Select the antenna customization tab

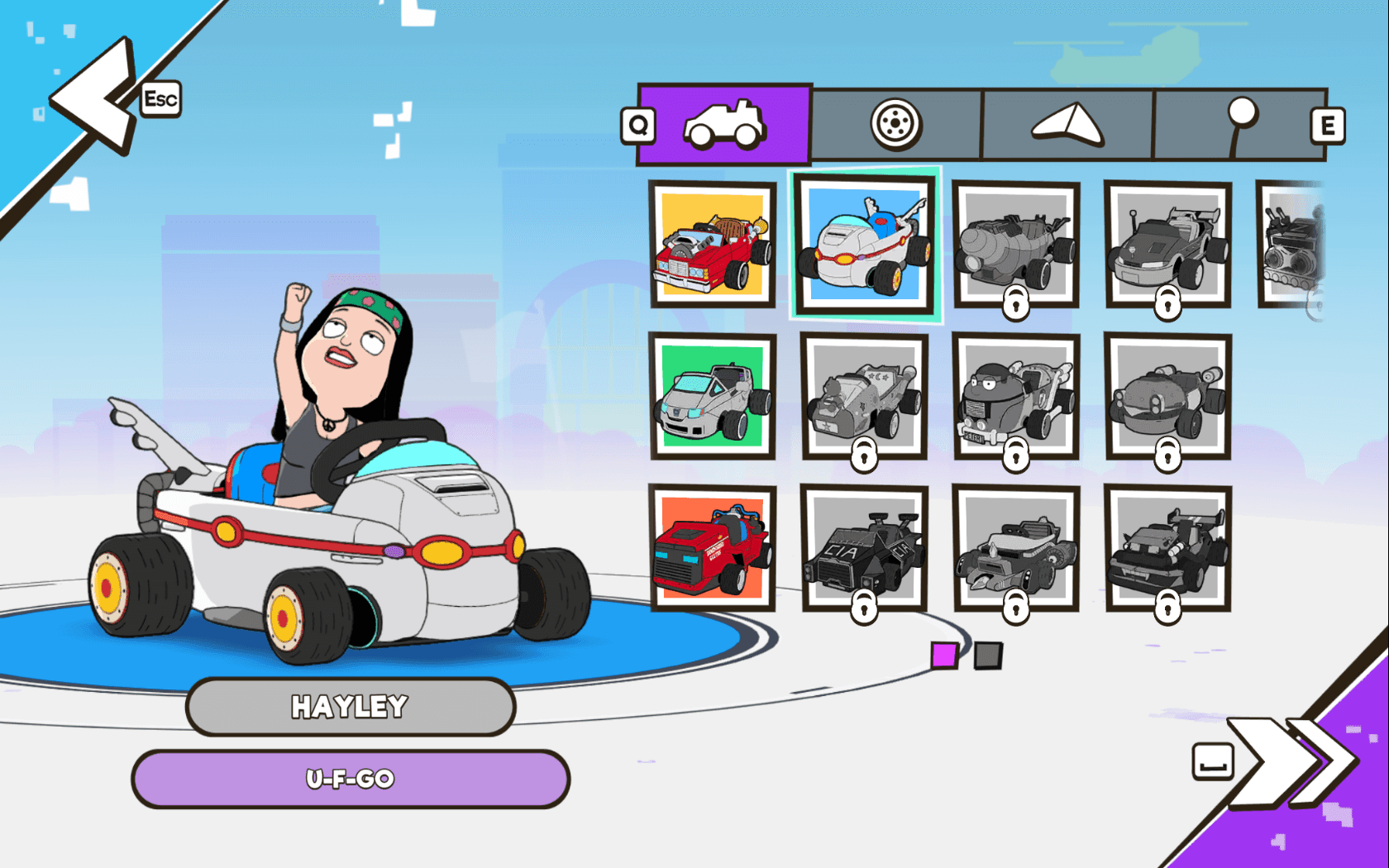[x=1239, y=124]
